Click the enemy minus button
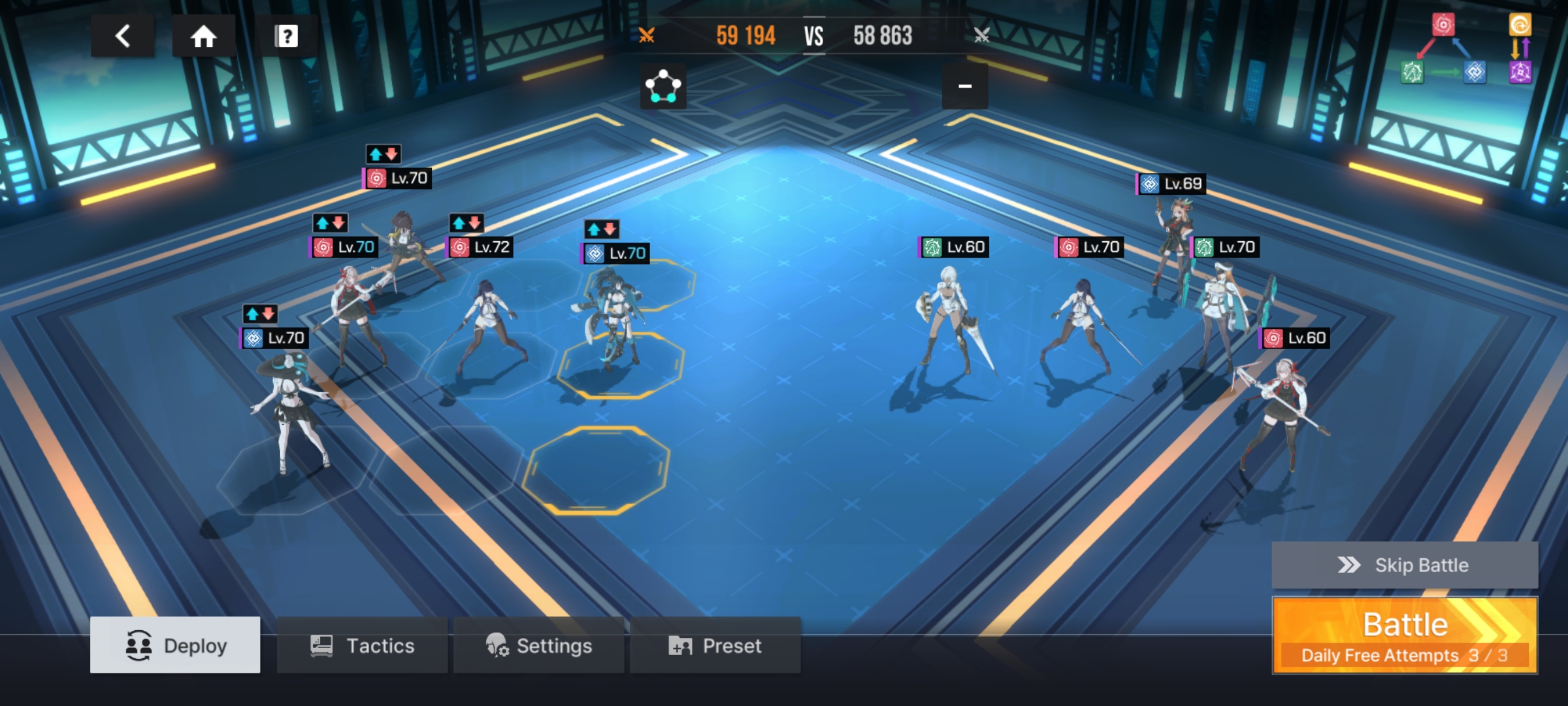This screenshot has height=706, width=1568. tap(965, 86)
